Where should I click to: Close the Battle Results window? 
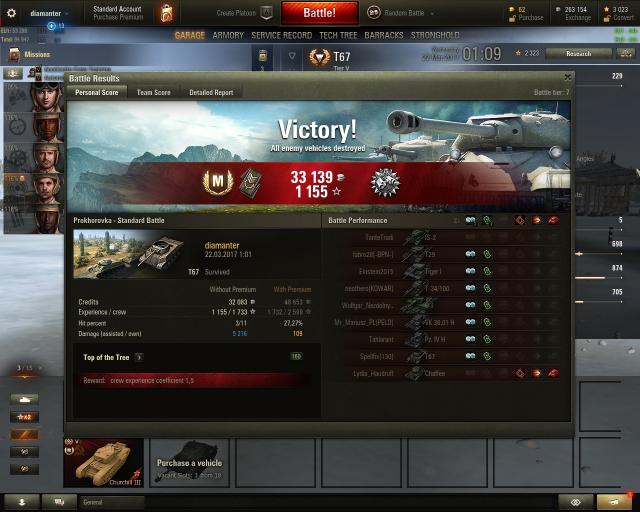point(568,77)
